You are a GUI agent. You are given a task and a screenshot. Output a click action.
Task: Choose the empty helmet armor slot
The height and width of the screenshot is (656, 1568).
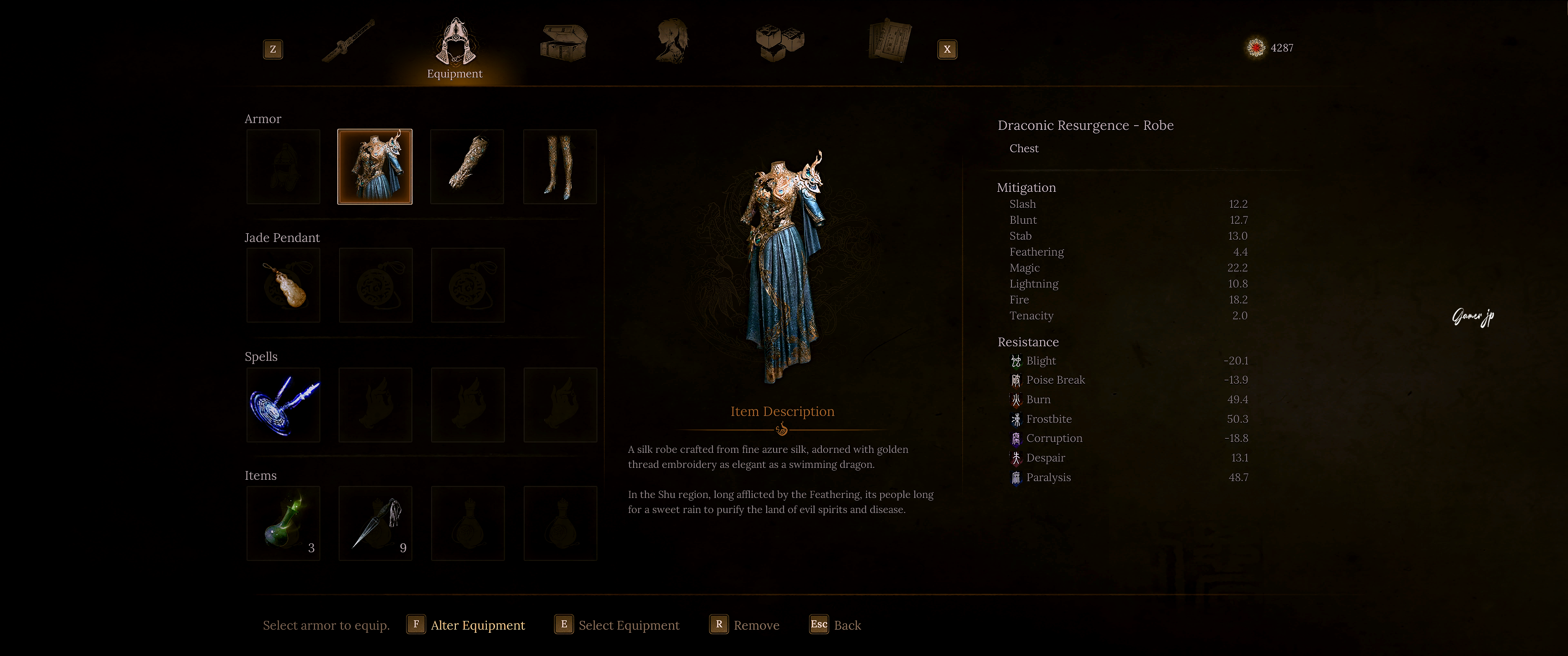(x=284, y=167)
